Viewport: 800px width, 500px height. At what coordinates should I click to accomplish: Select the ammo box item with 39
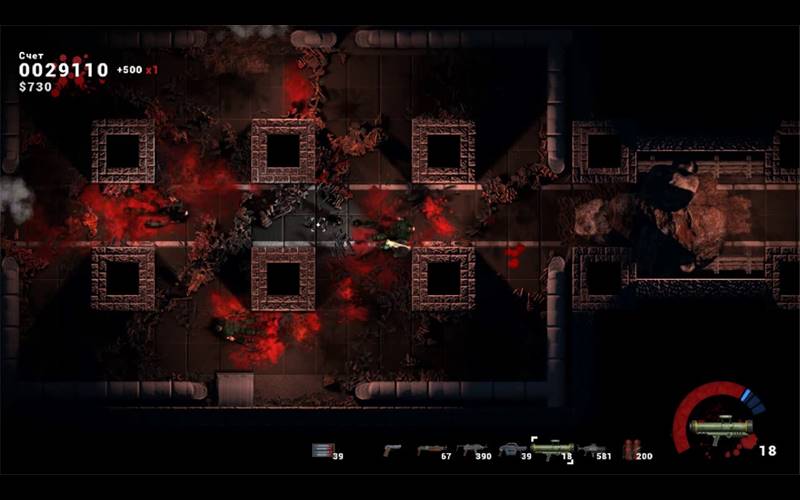[321, 450]
